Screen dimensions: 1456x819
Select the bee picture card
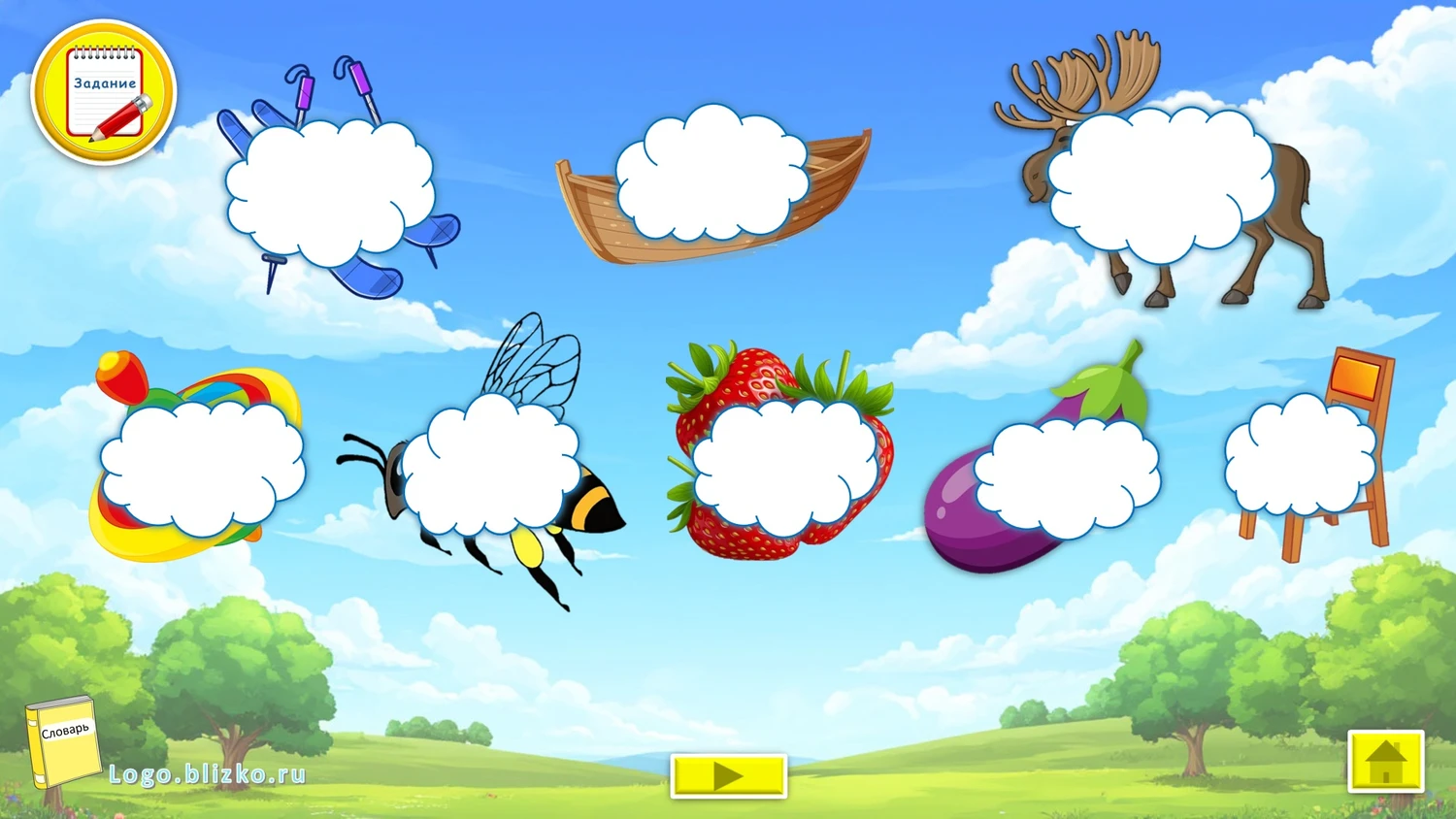coord(491,468)
